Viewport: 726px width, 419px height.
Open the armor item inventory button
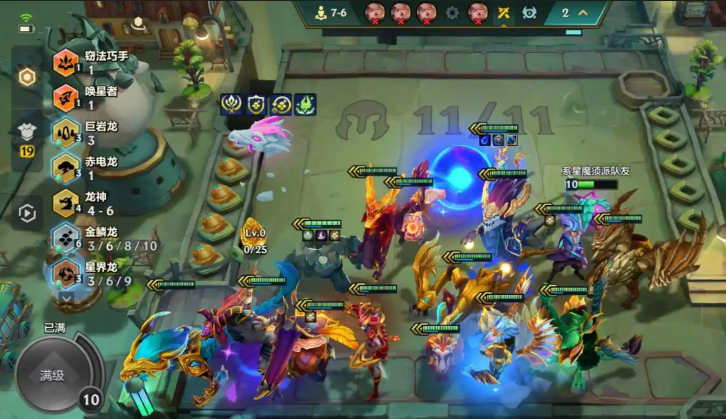pyautogui.click(x=26, y=132)
